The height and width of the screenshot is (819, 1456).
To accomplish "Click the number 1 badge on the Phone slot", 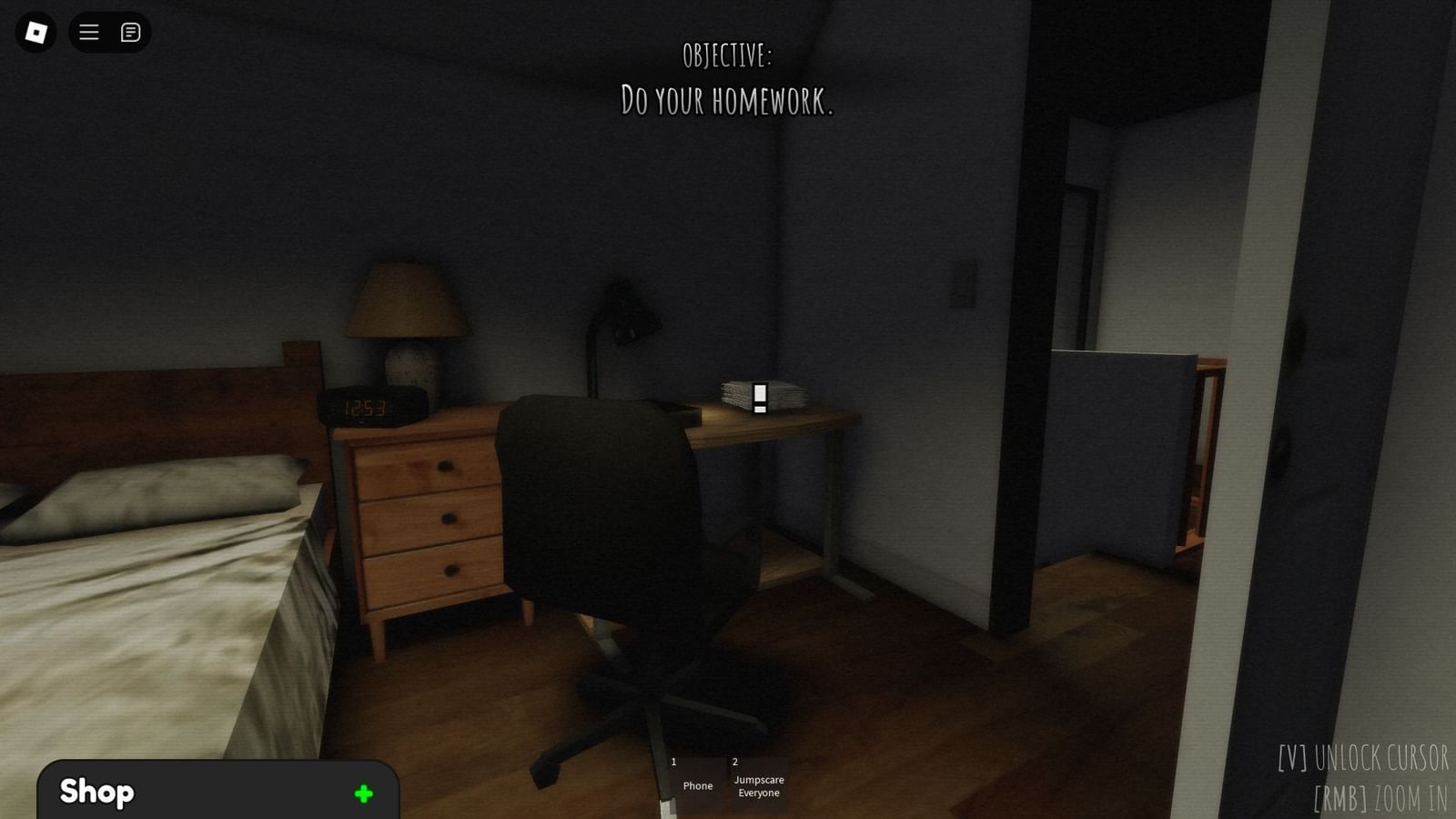I will point(672,763).
